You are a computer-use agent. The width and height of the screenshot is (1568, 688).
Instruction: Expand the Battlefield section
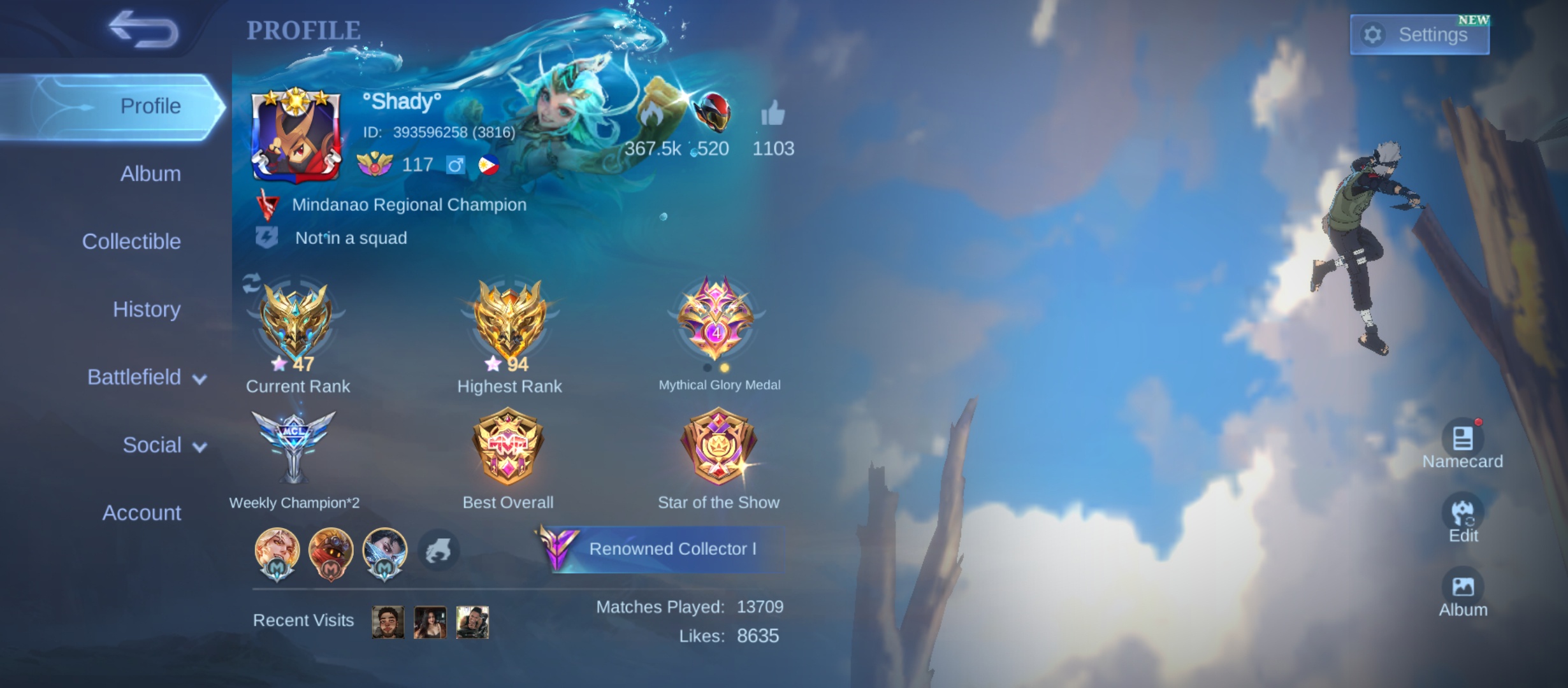point(147,377)
